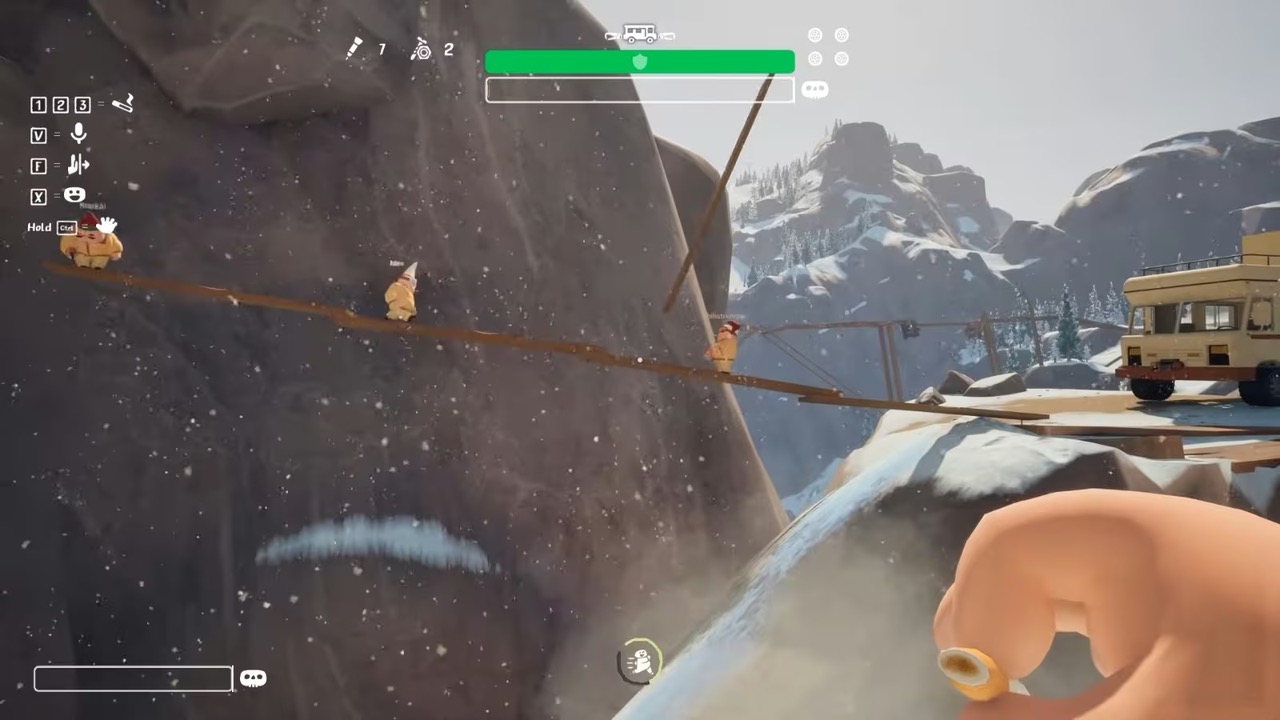1280x720 pixels.
Task: Click the microphone icon beside the V keybind
Action: [x=78, y=135]
